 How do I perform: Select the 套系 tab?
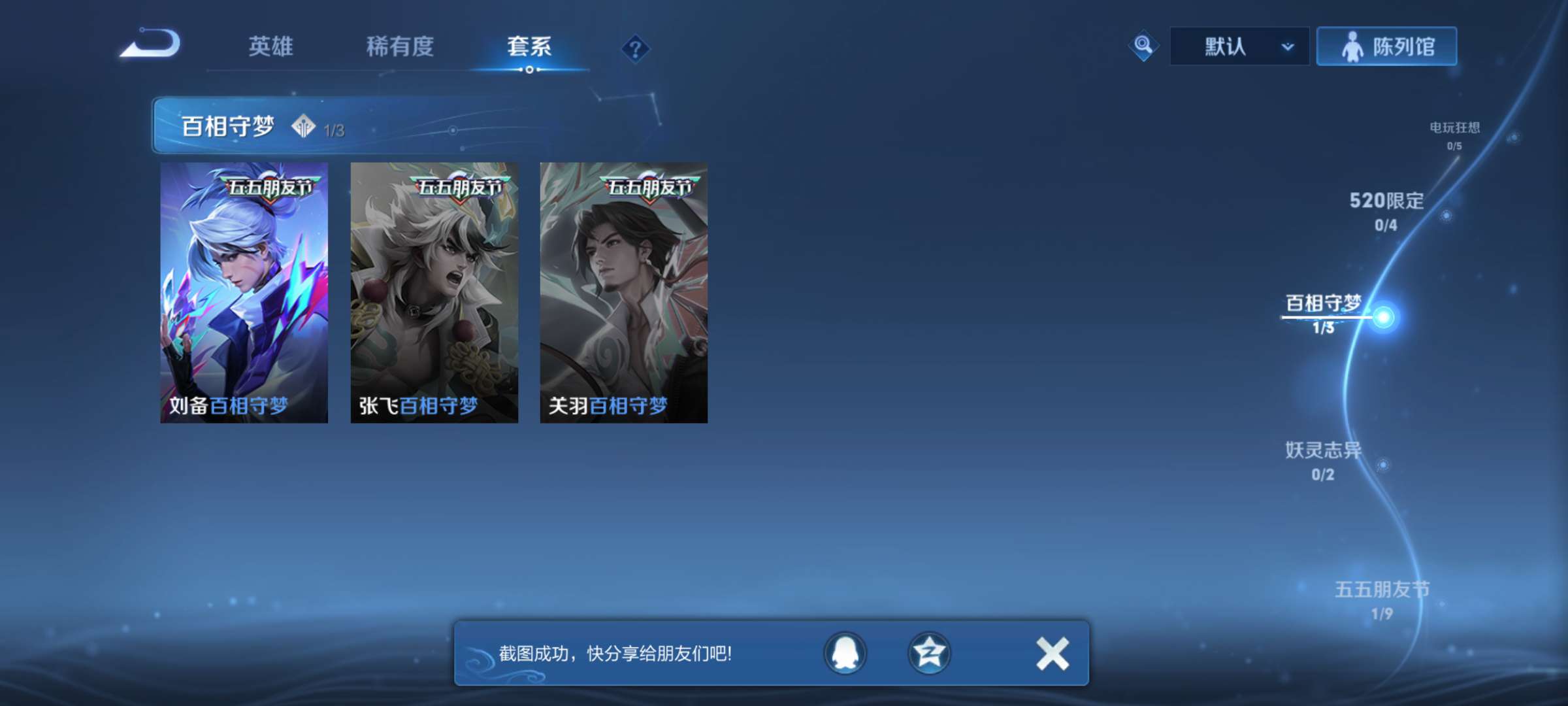click(x=529, y=46)
